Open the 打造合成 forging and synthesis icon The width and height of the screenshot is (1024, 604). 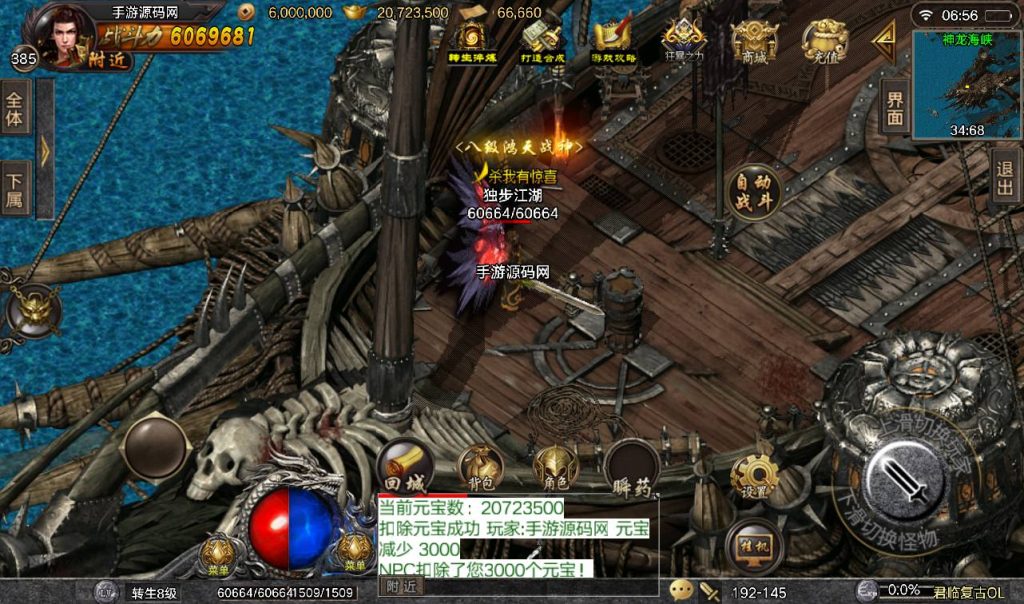coord(544,42)
